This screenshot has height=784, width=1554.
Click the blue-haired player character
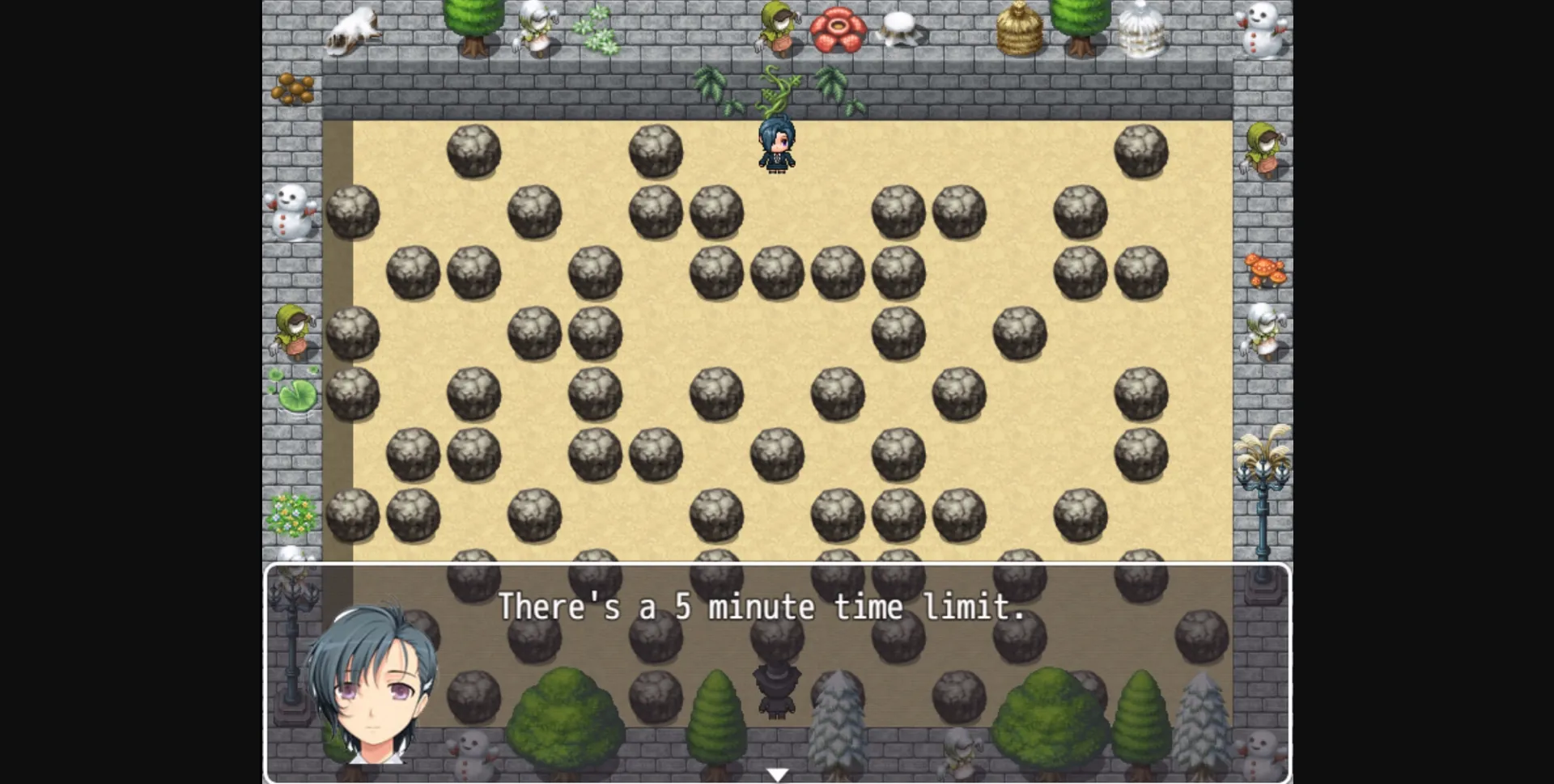775,146
